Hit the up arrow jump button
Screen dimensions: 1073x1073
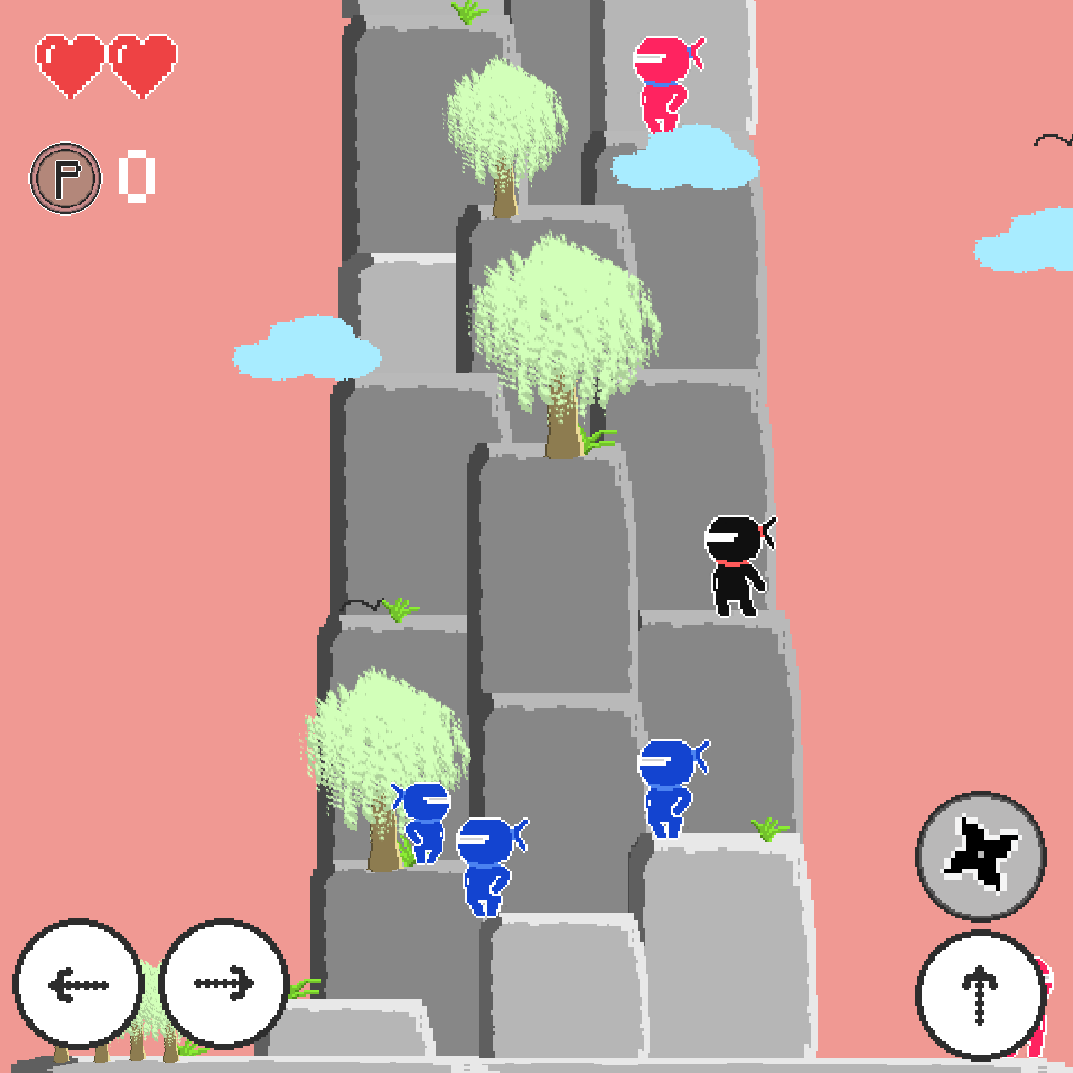click(x=980, y=996)
